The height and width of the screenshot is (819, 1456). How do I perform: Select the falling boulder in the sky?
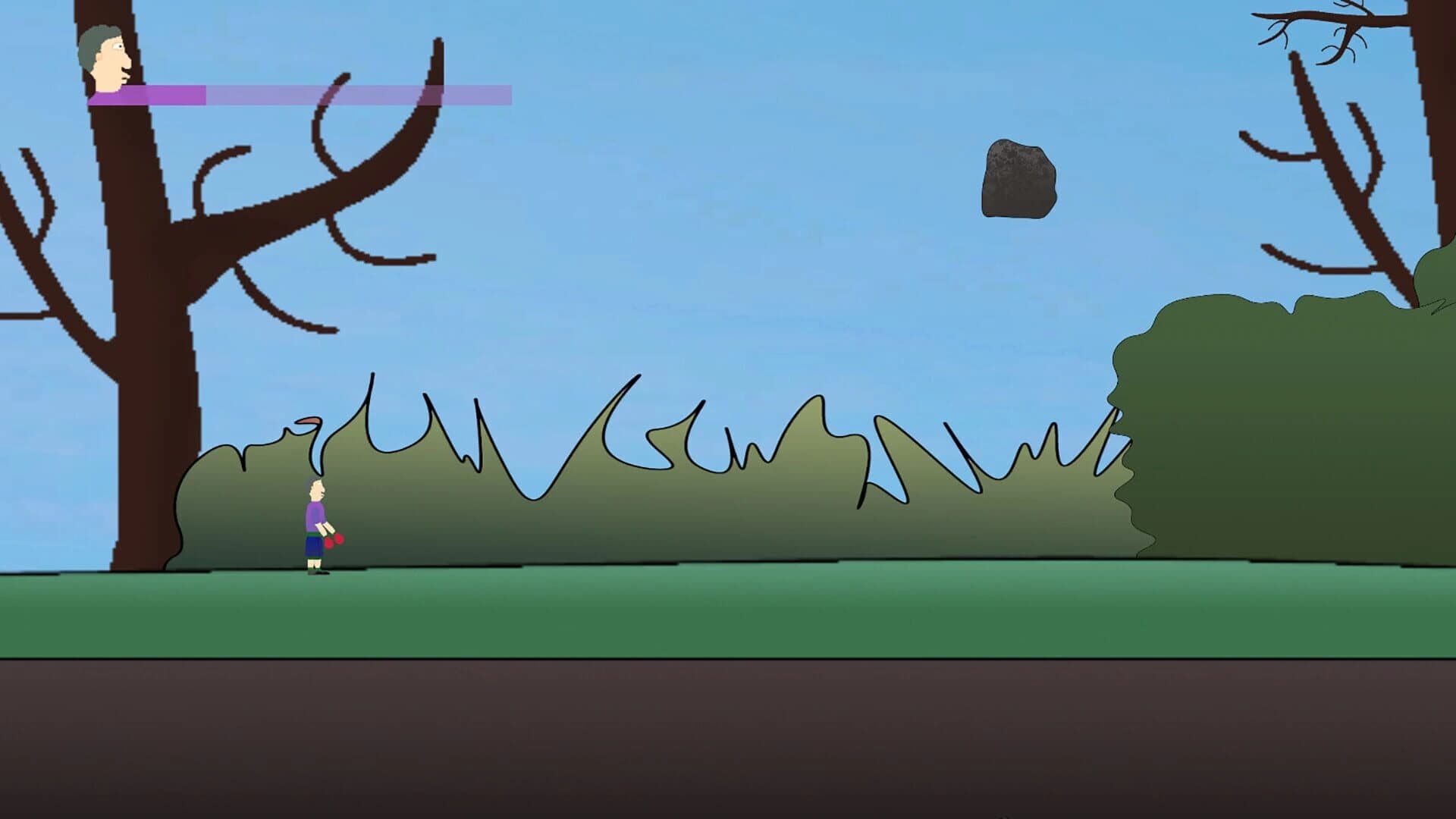[x=1020, y=178]
